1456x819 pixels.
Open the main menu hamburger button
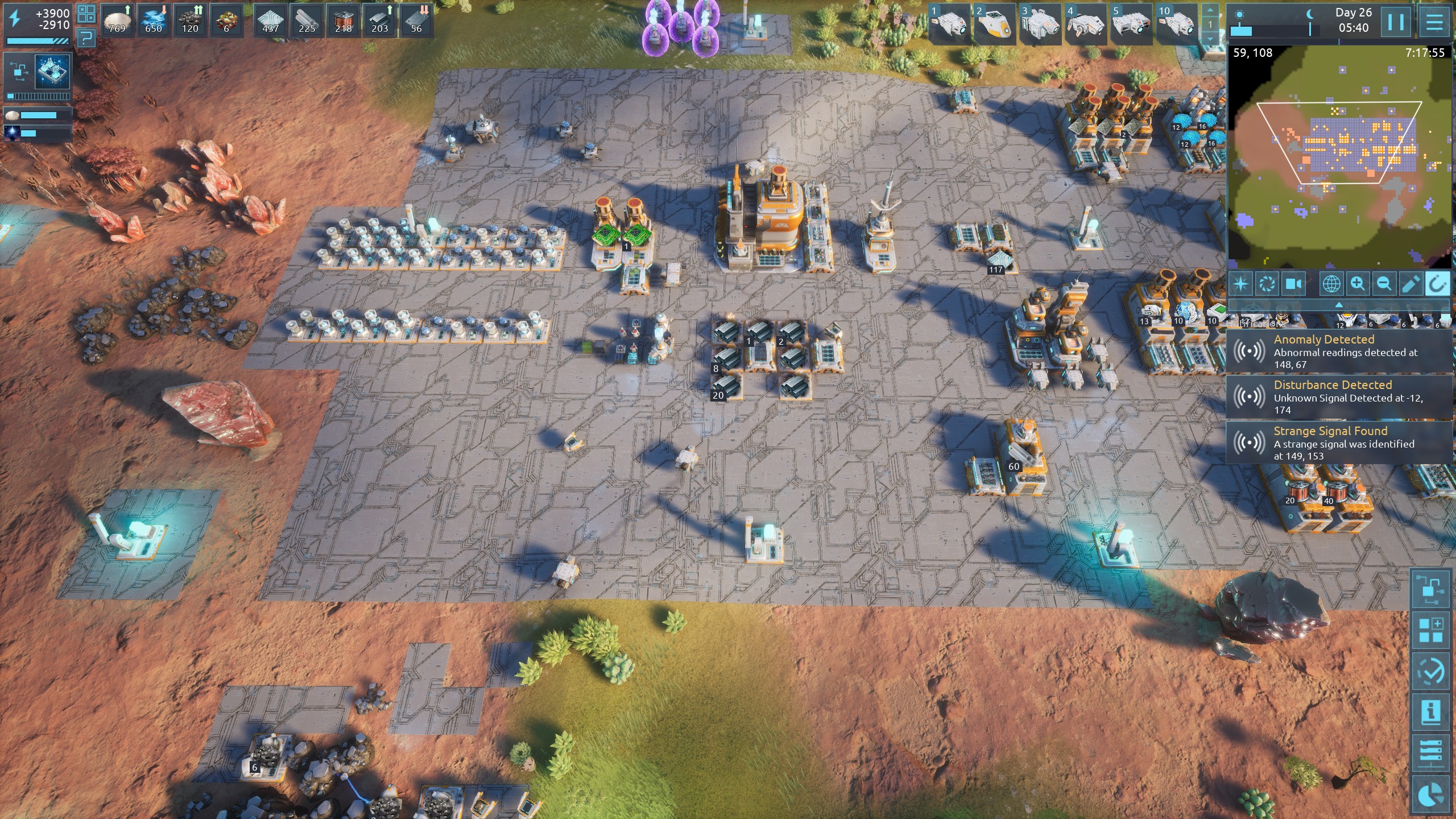[x=1434, y=22]
